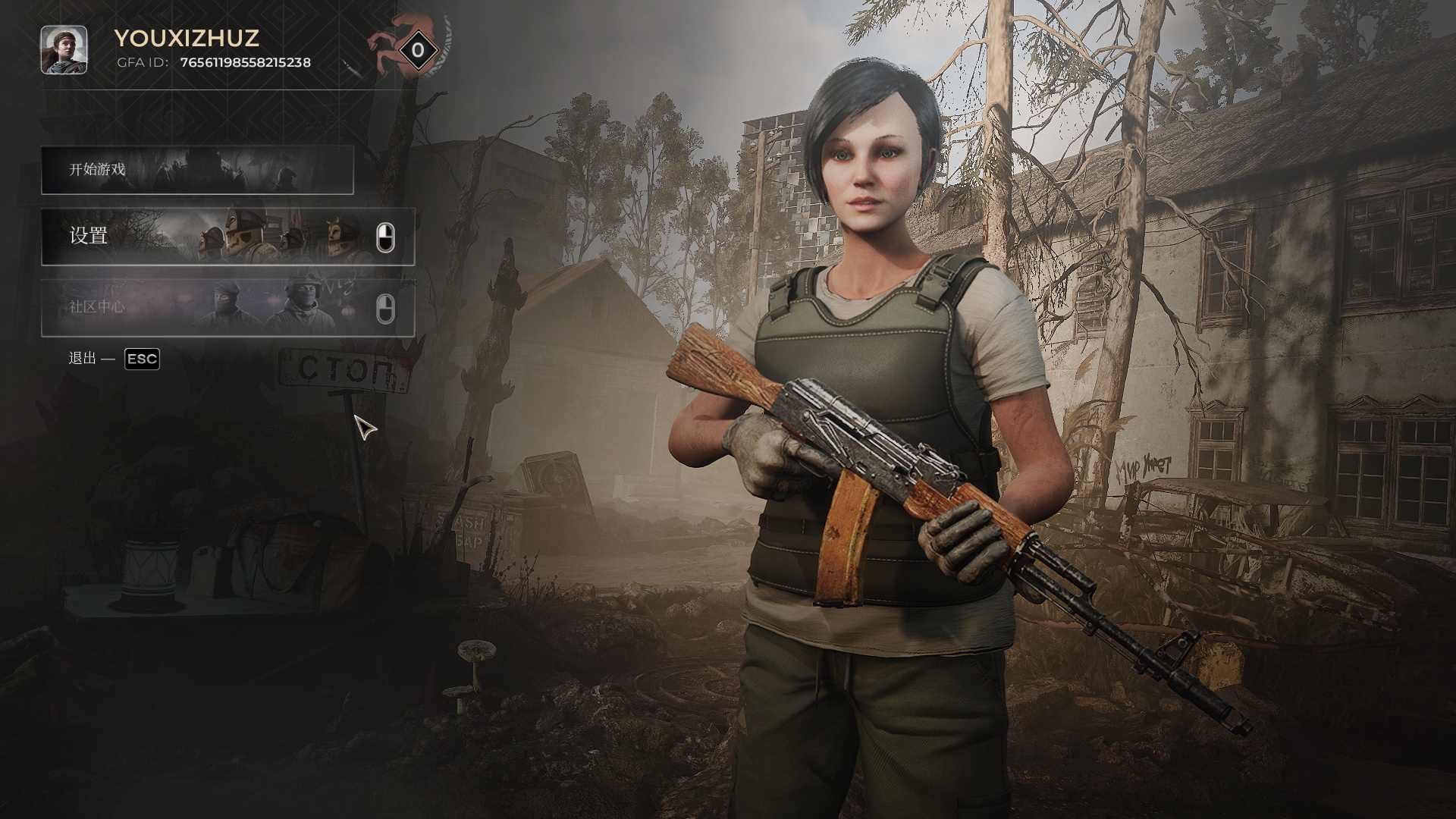Select 开始游戏 to start the game

coord(197,170)
